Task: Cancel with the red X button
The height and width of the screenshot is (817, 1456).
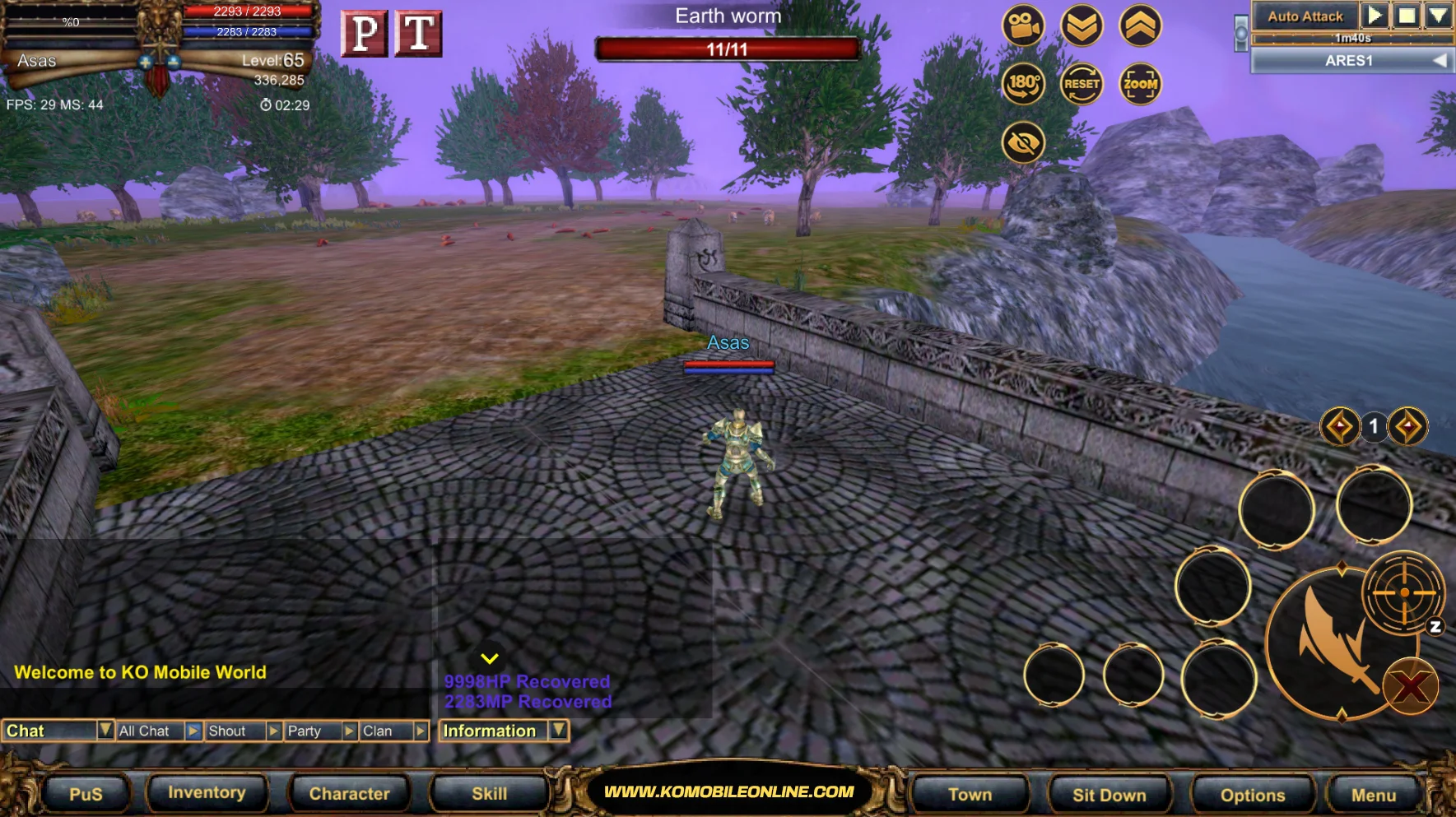Action: [x=1410, y=687]
